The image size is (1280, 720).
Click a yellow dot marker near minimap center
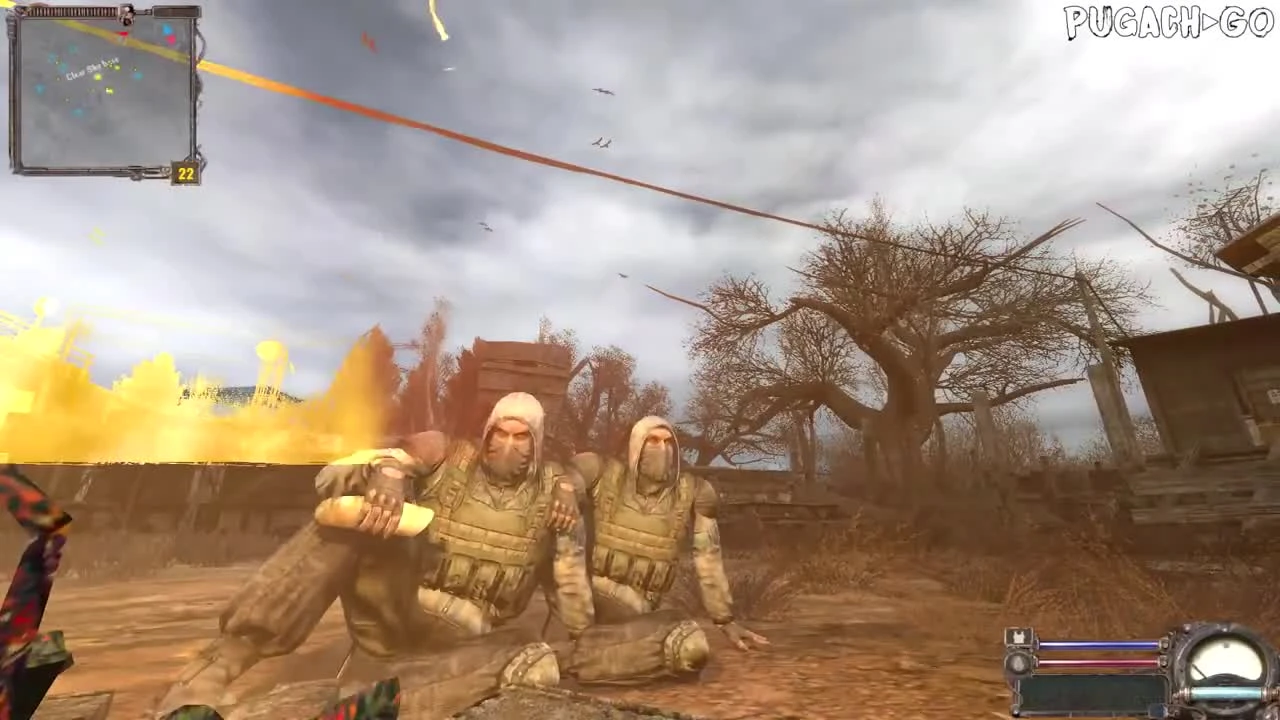pos(96,77)
